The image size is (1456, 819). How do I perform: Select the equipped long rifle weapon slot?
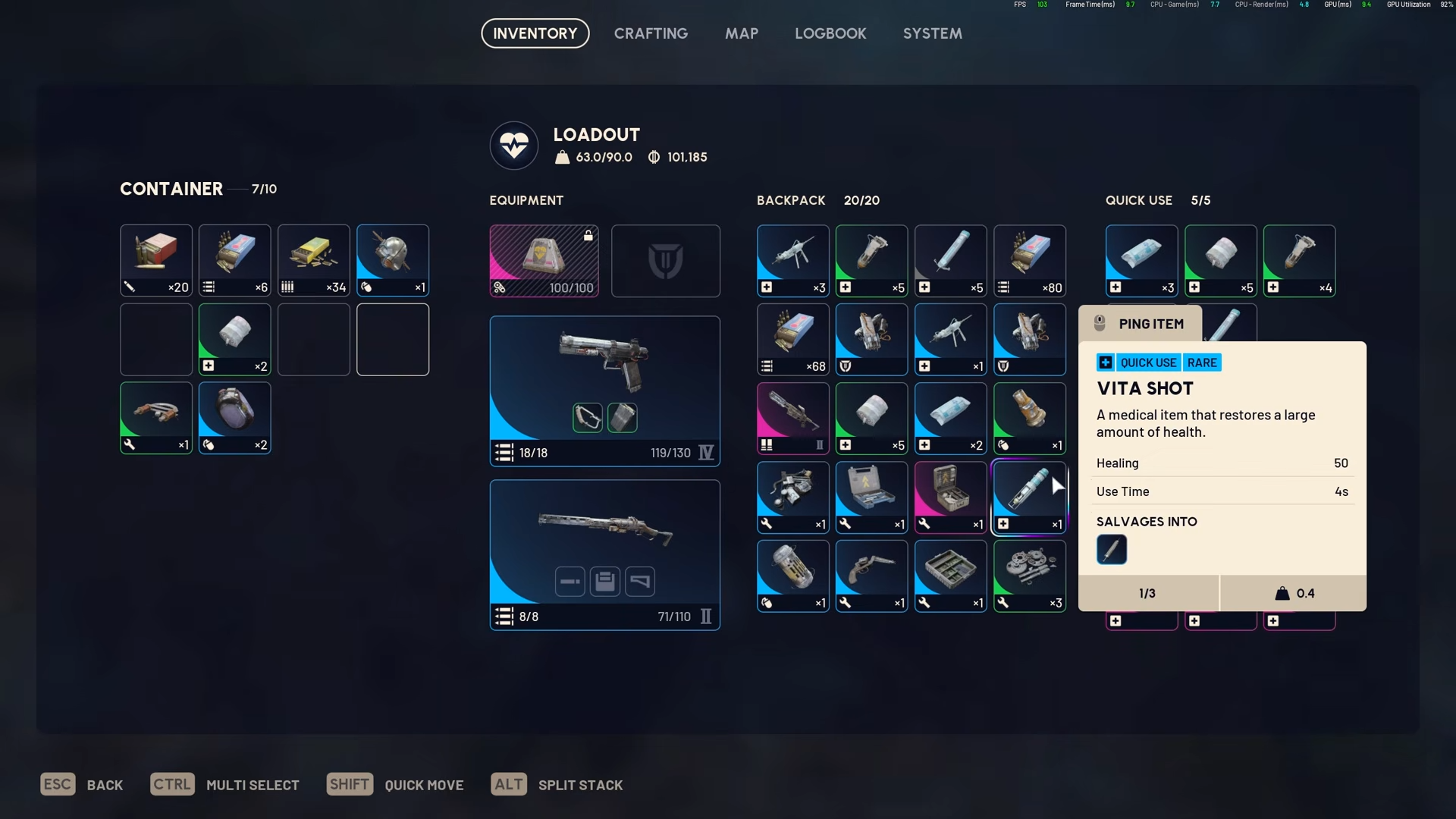[x=604, y=554]
